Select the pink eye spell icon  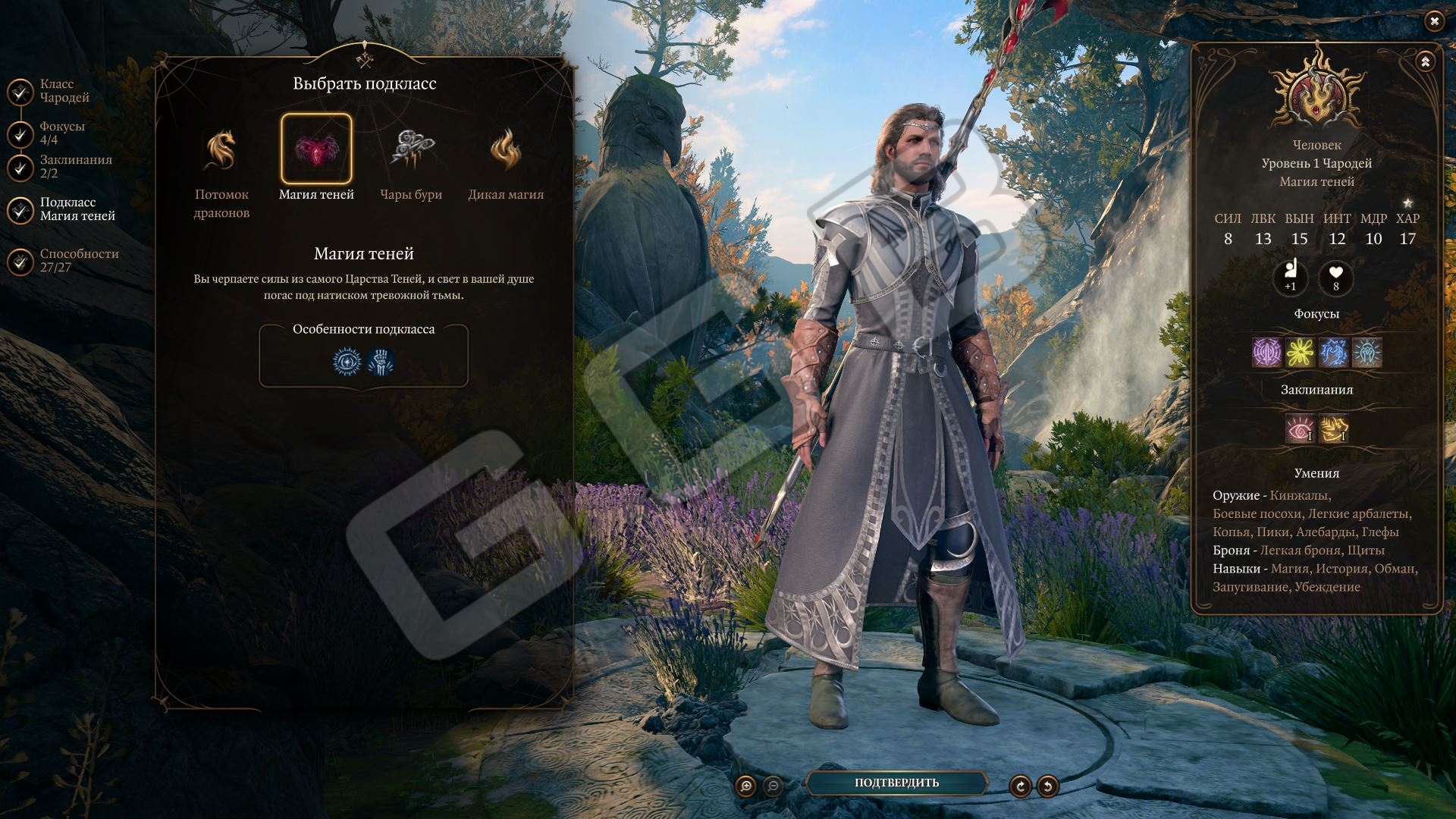pyautogui.click(x=1300, y=428)
